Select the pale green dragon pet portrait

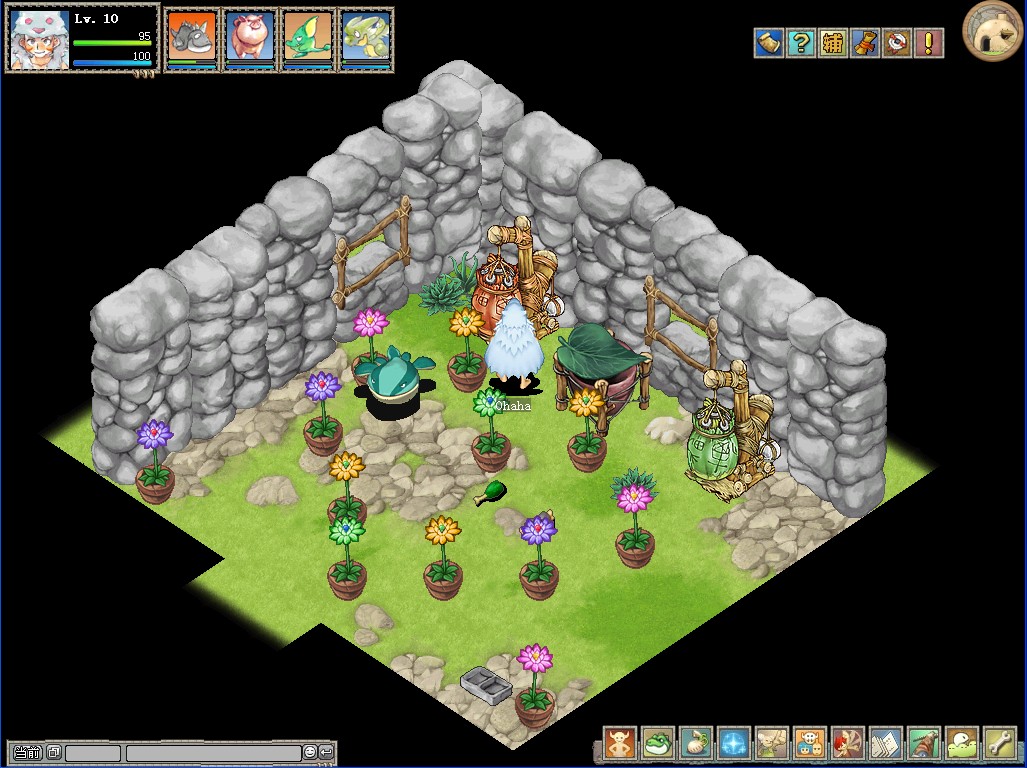click(366, 38)
